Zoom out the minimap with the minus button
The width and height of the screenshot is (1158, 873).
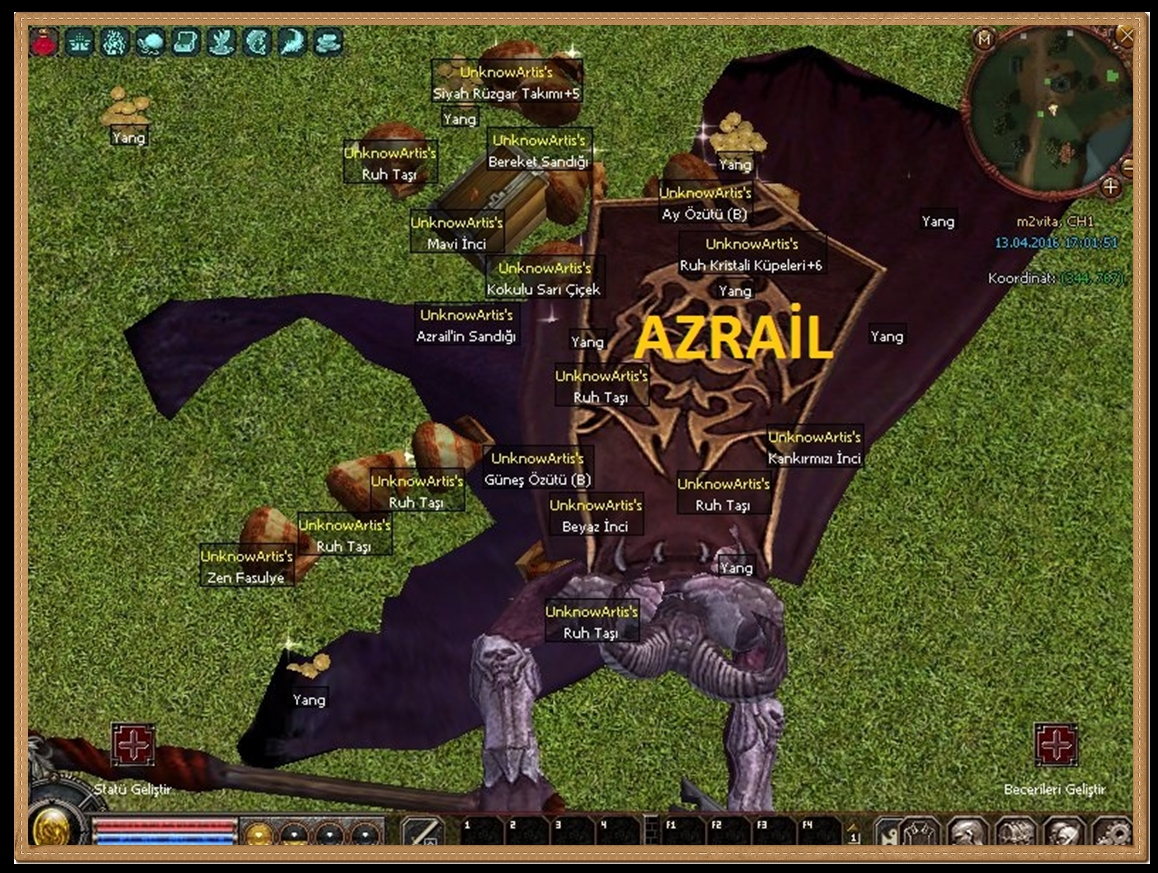click(1127, 165)
